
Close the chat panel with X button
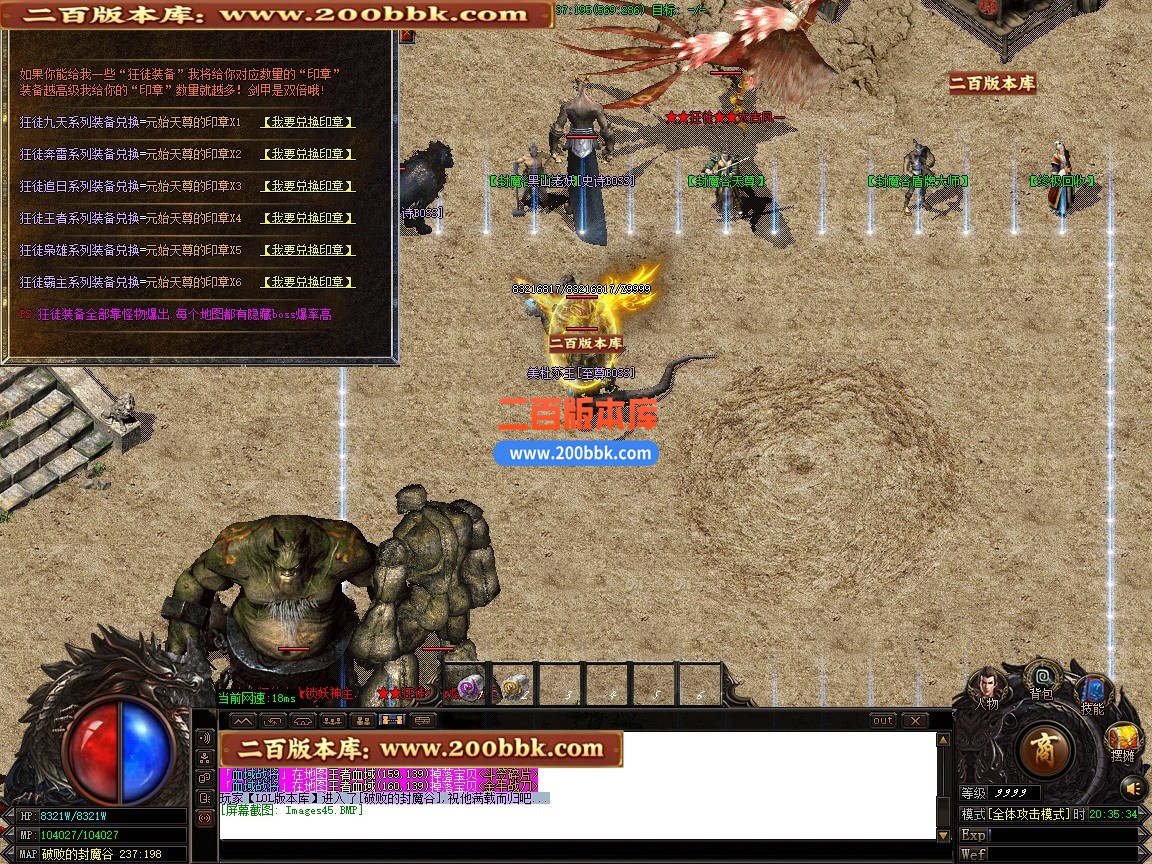(x=914, y=720)
